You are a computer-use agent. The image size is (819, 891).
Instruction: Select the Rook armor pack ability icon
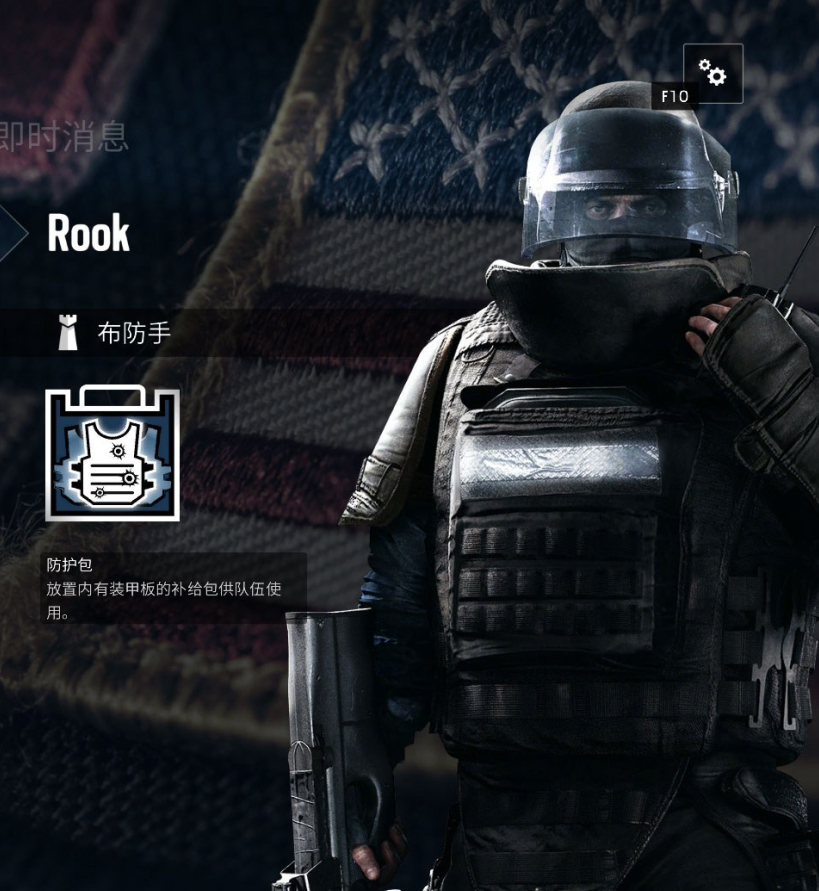pyautogui.click(x=113, y=454)
